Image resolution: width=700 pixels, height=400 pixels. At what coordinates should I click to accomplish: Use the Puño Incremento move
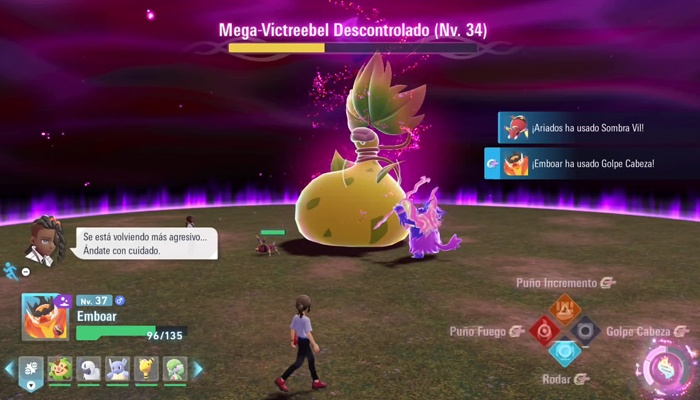coord(565,307)
